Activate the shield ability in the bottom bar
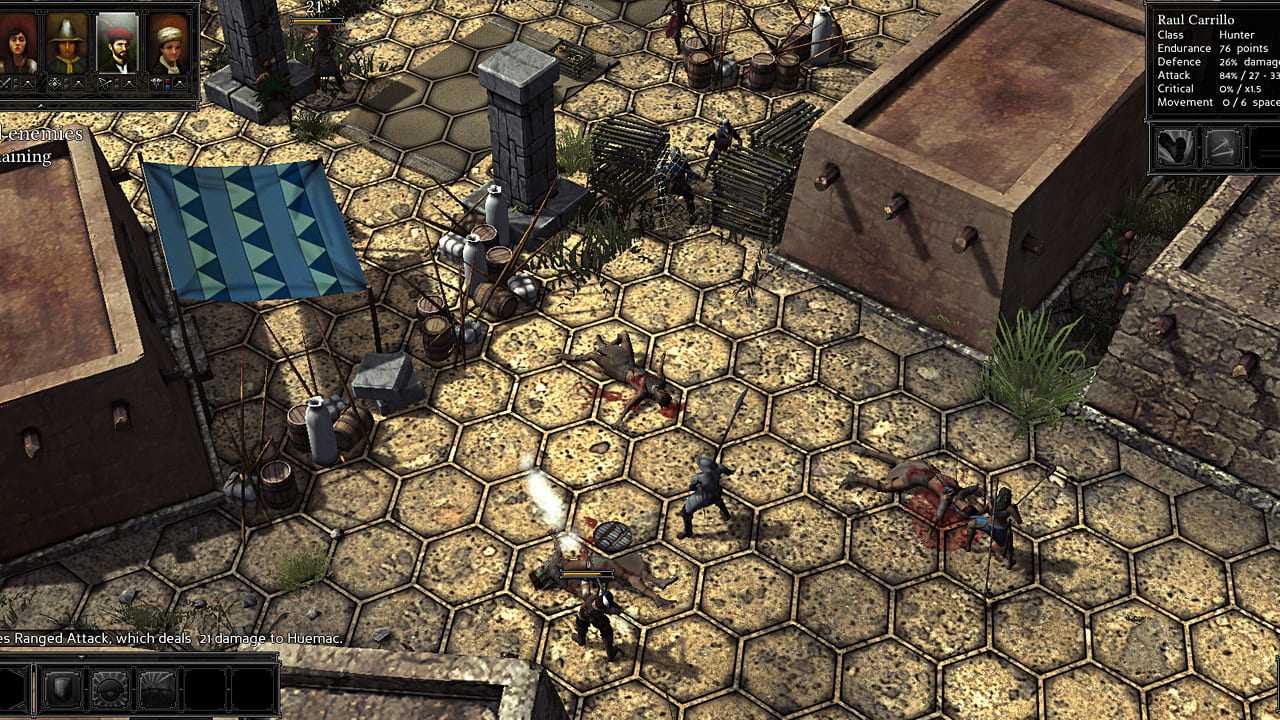Image resolution: width=1280 pixels, height=720 pixels. click(61, 689)
